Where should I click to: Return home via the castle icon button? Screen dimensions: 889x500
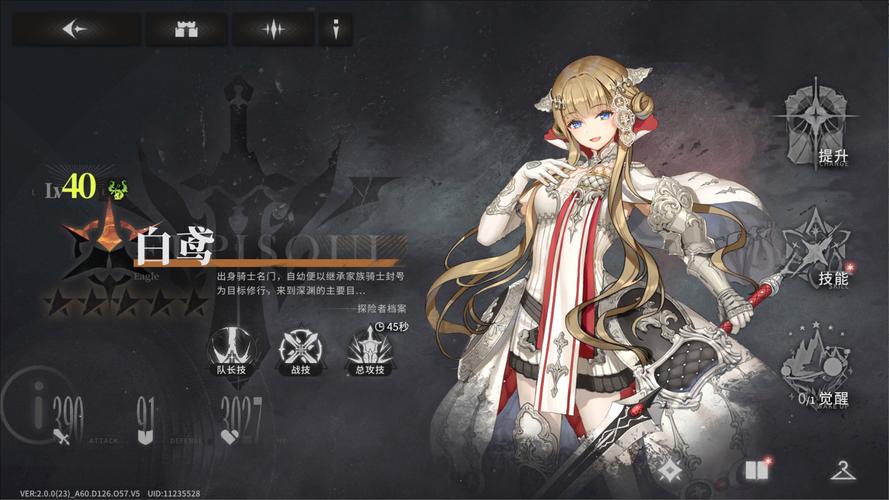coord(186,29)
